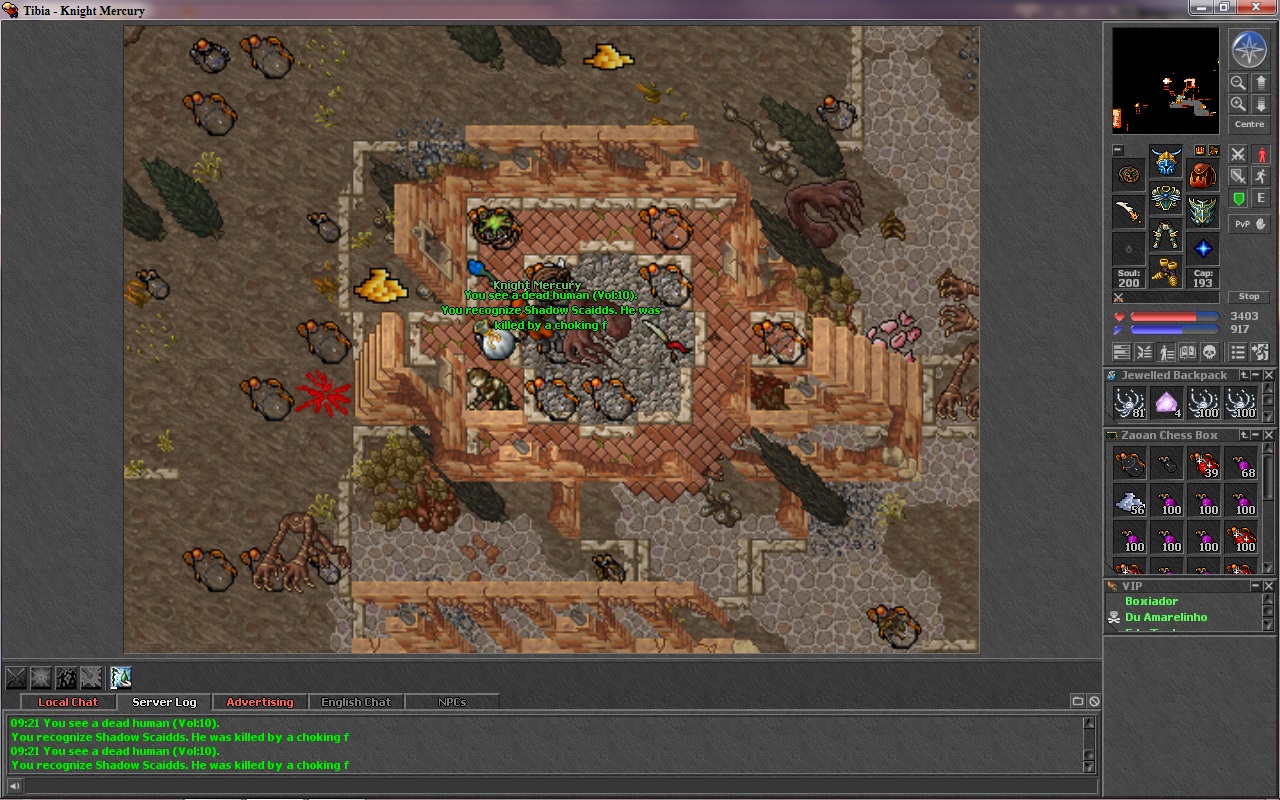Toggle the PvP hand button
Screen dimensions: 1280x800
tap(1249, 224)
